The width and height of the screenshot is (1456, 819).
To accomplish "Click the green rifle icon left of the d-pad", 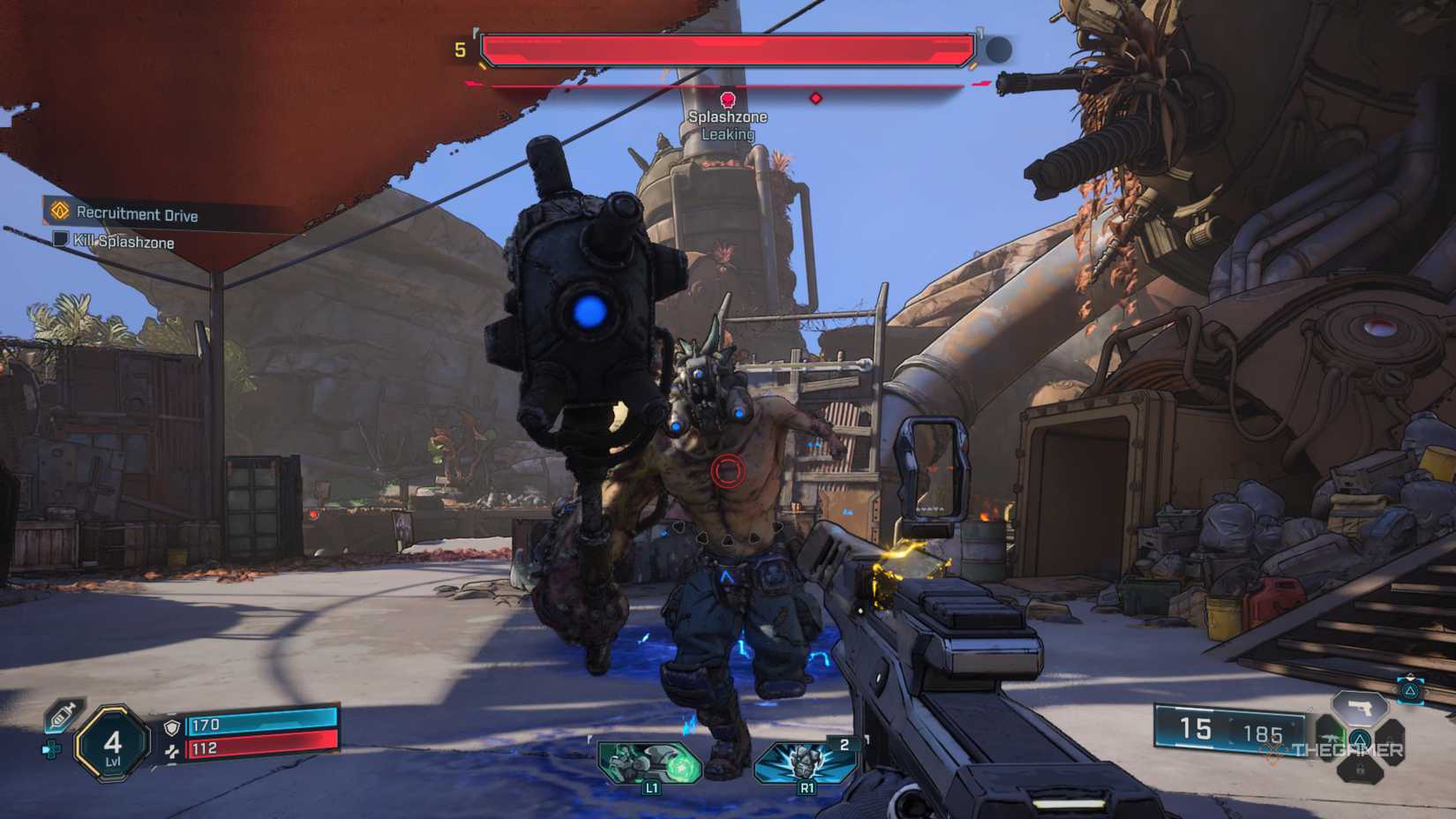I will click(1331, 738).
